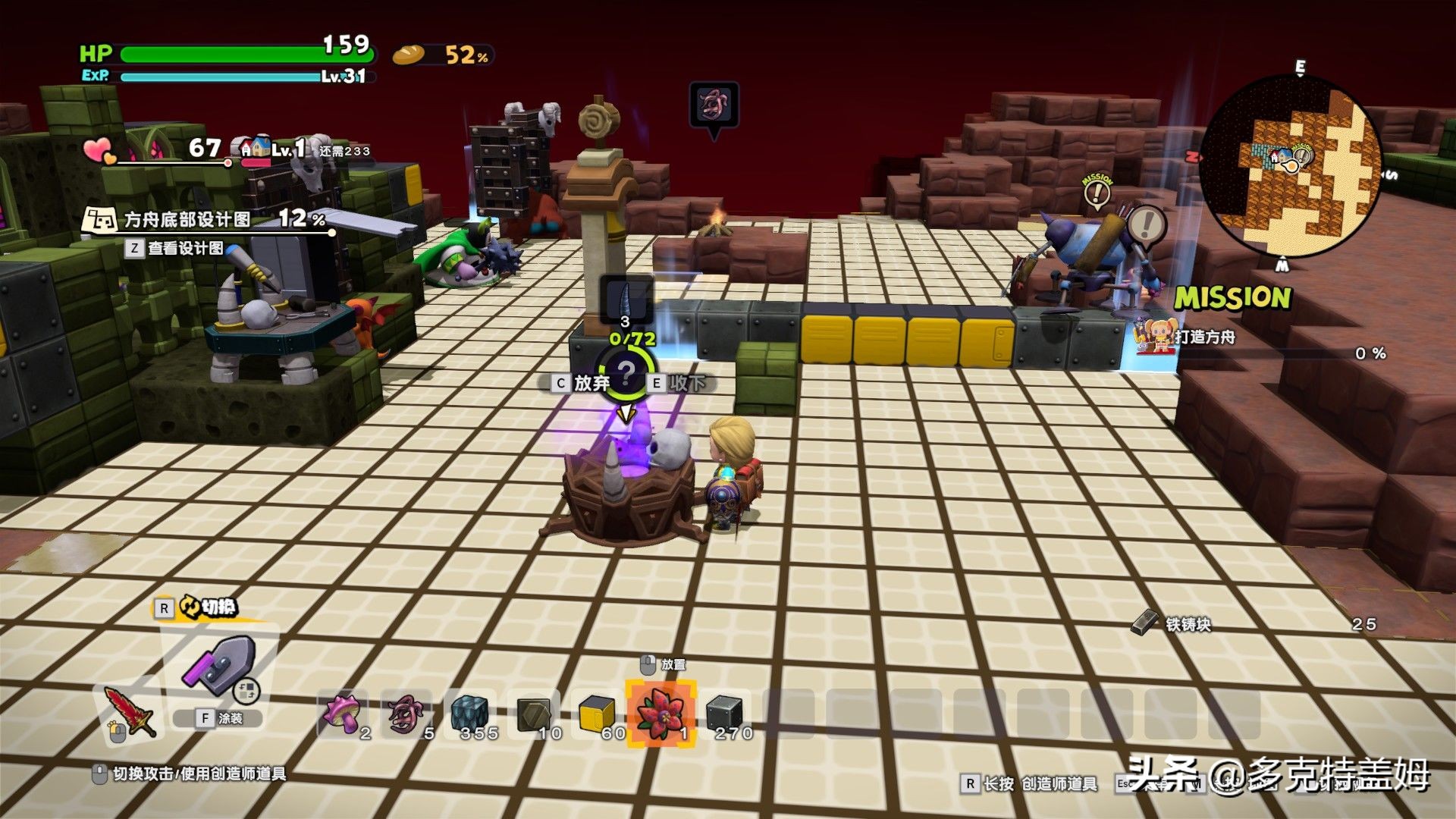Select the red sword weapon icon
The image size is (1456, 819).
click(130, 711)
